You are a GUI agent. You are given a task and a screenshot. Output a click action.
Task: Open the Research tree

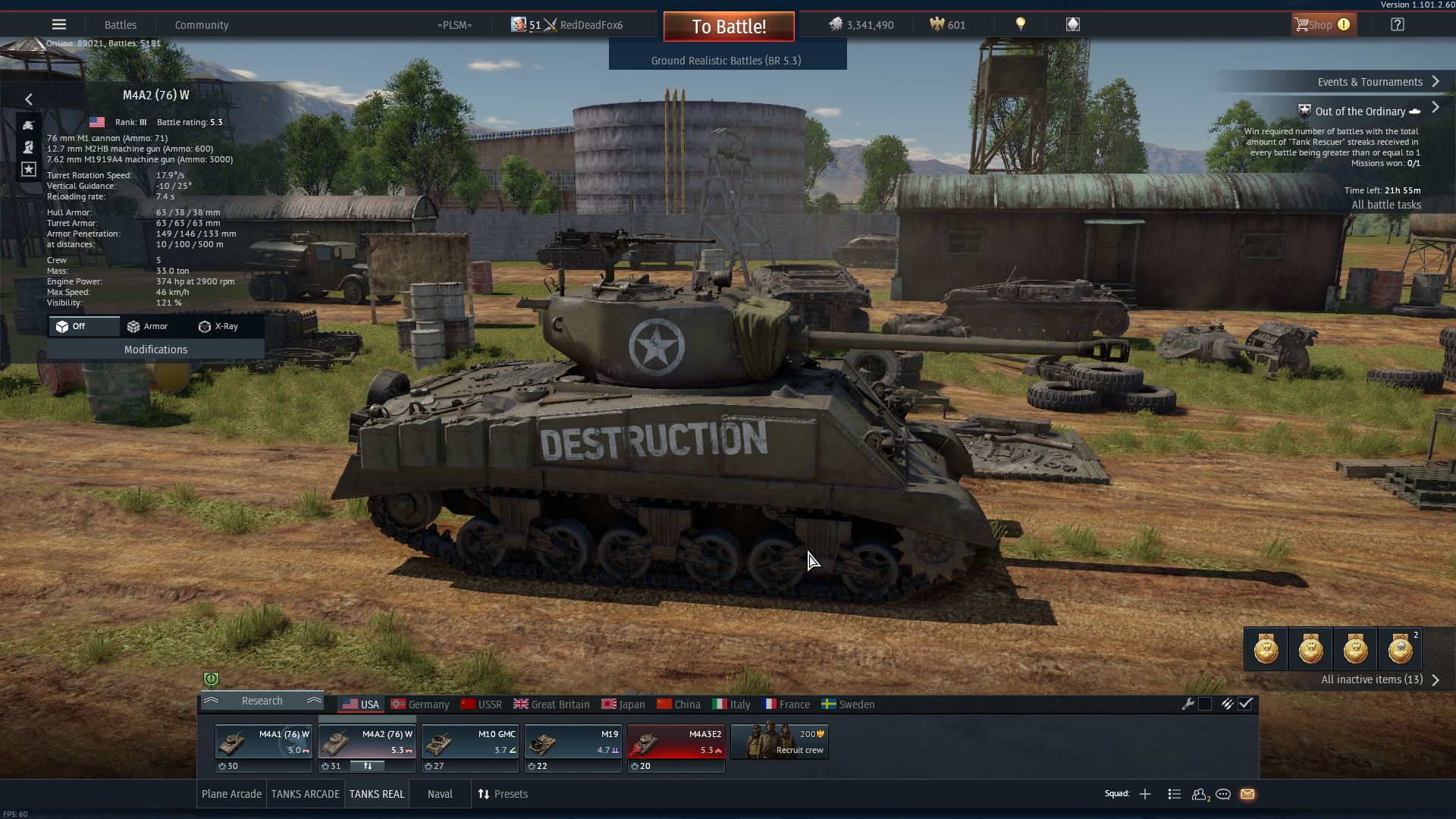(x=262, y=701)
